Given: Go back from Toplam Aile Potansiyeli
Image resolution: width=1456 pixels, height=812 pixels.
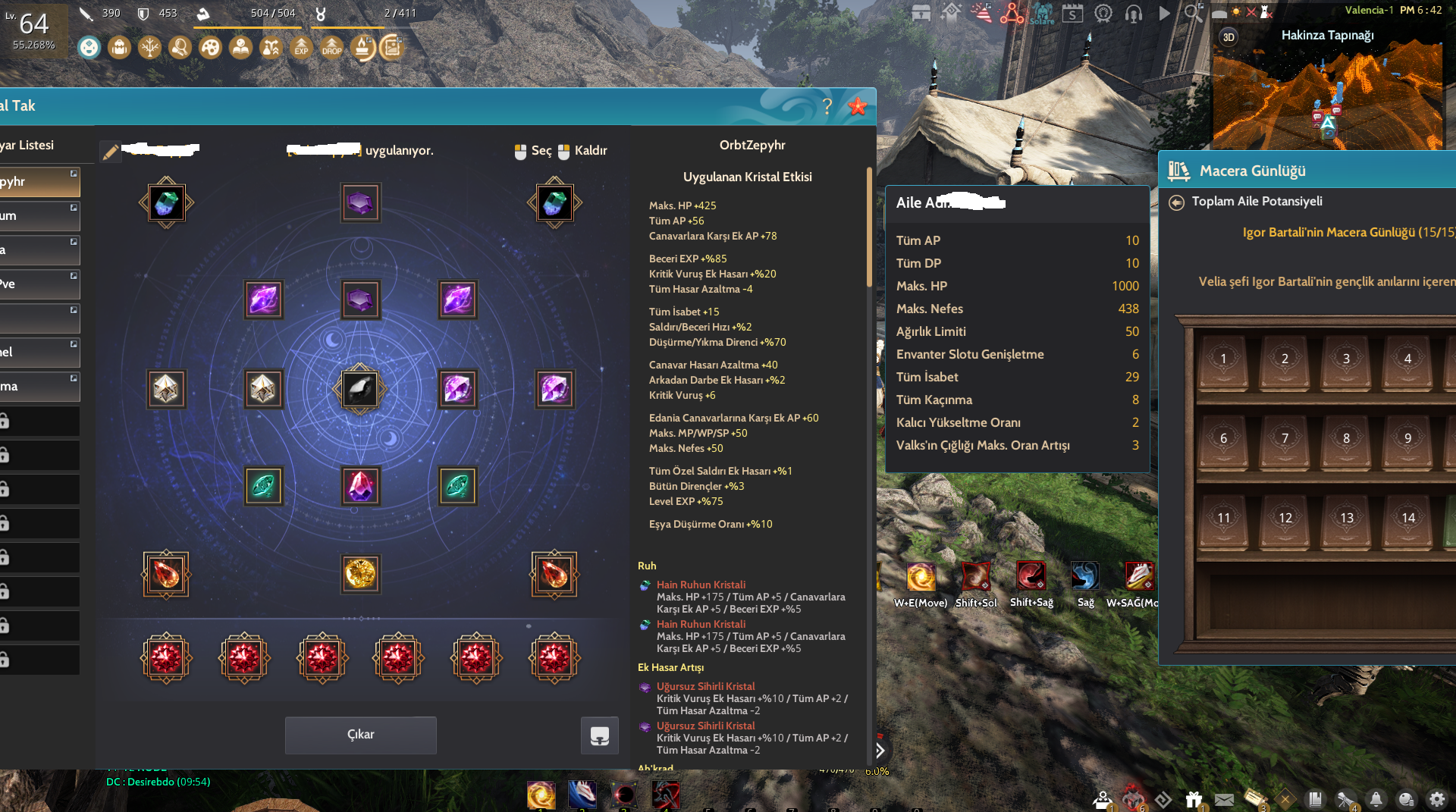Looking at the screenshot, I should click(1176, 202).
